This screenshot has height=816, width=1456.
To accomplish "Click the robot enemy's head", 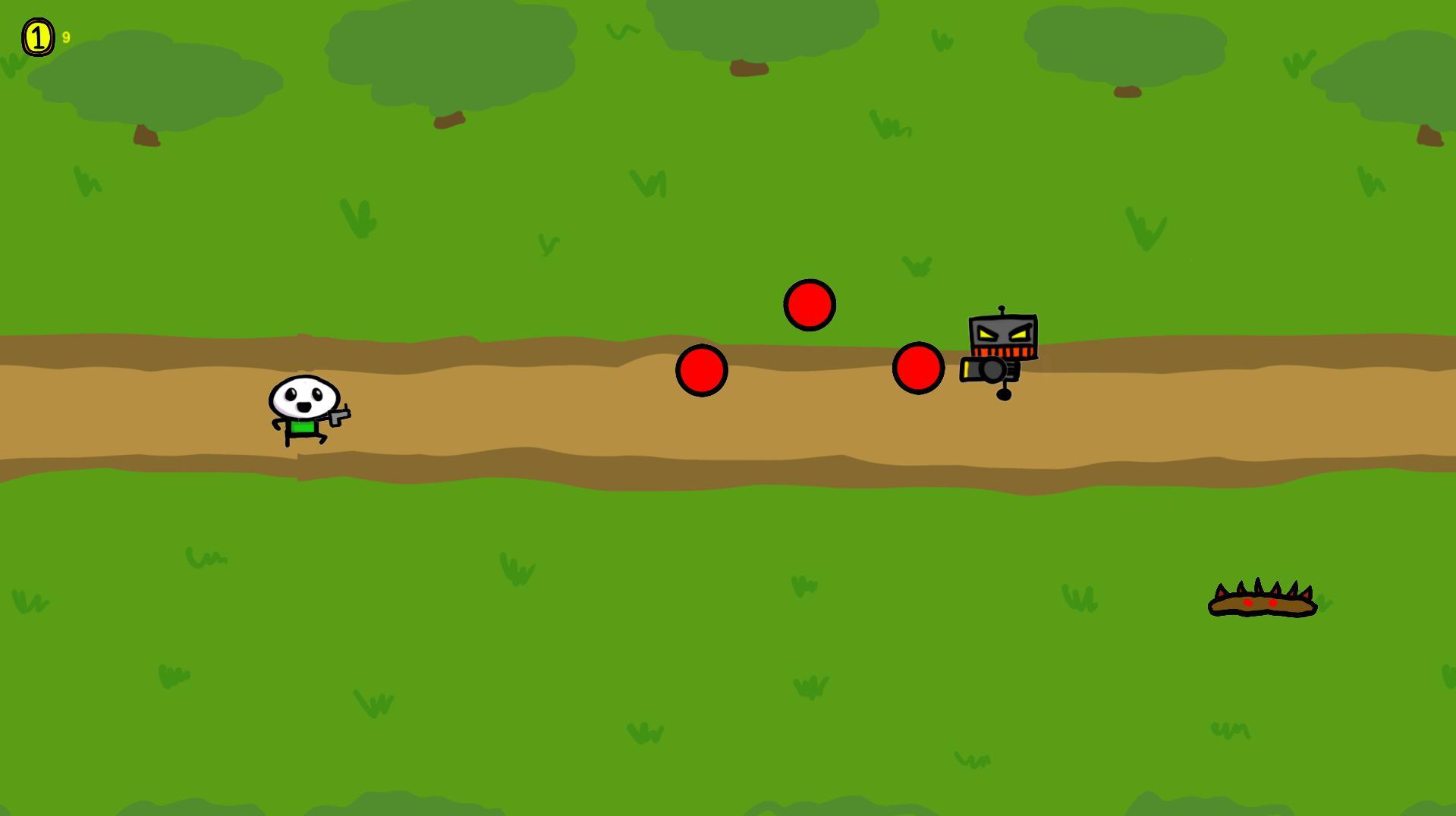I will 1002,337.
